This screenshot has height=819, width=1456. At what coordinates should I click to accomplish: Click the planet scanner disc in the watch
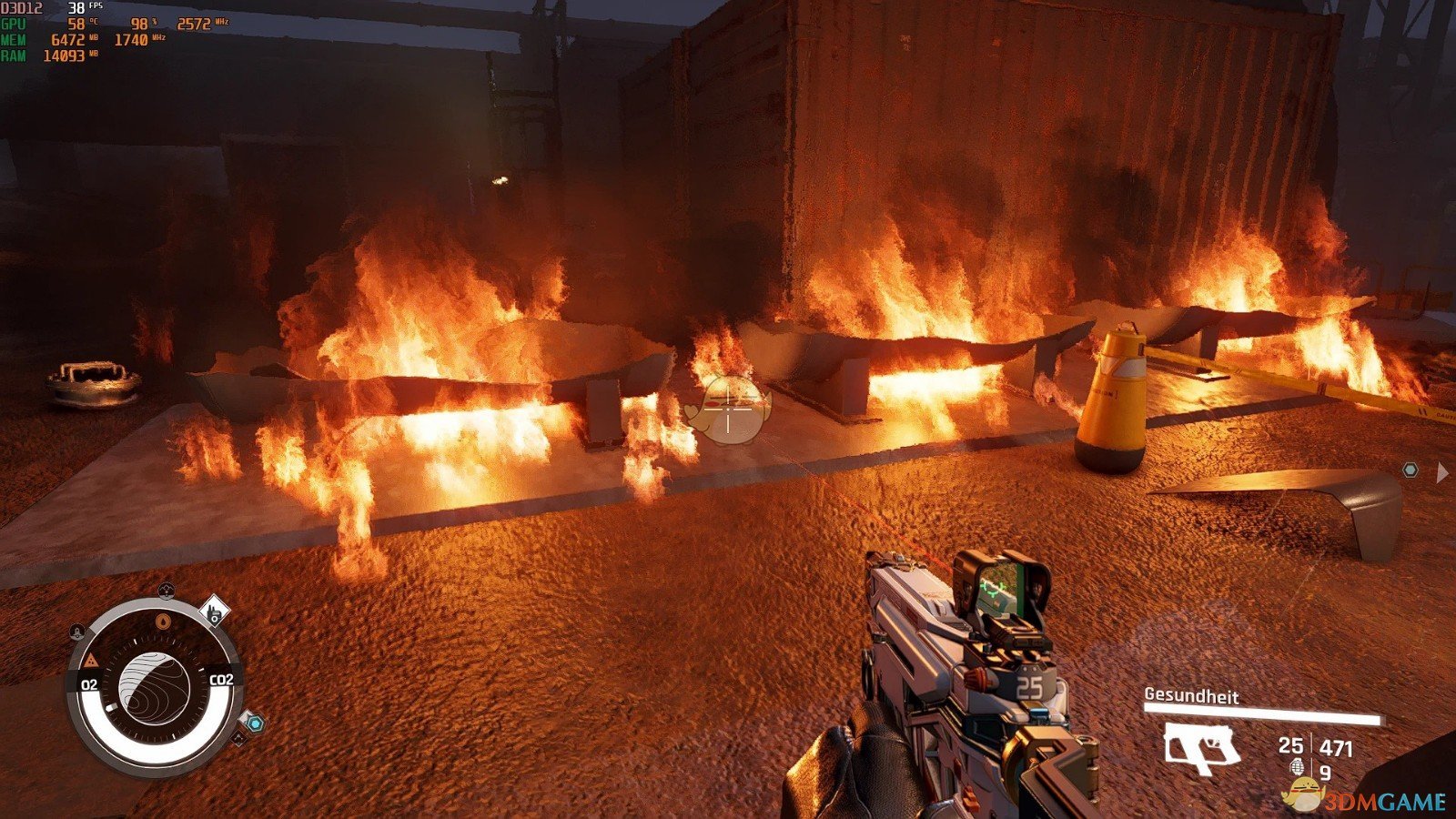(x=154, y=689)
